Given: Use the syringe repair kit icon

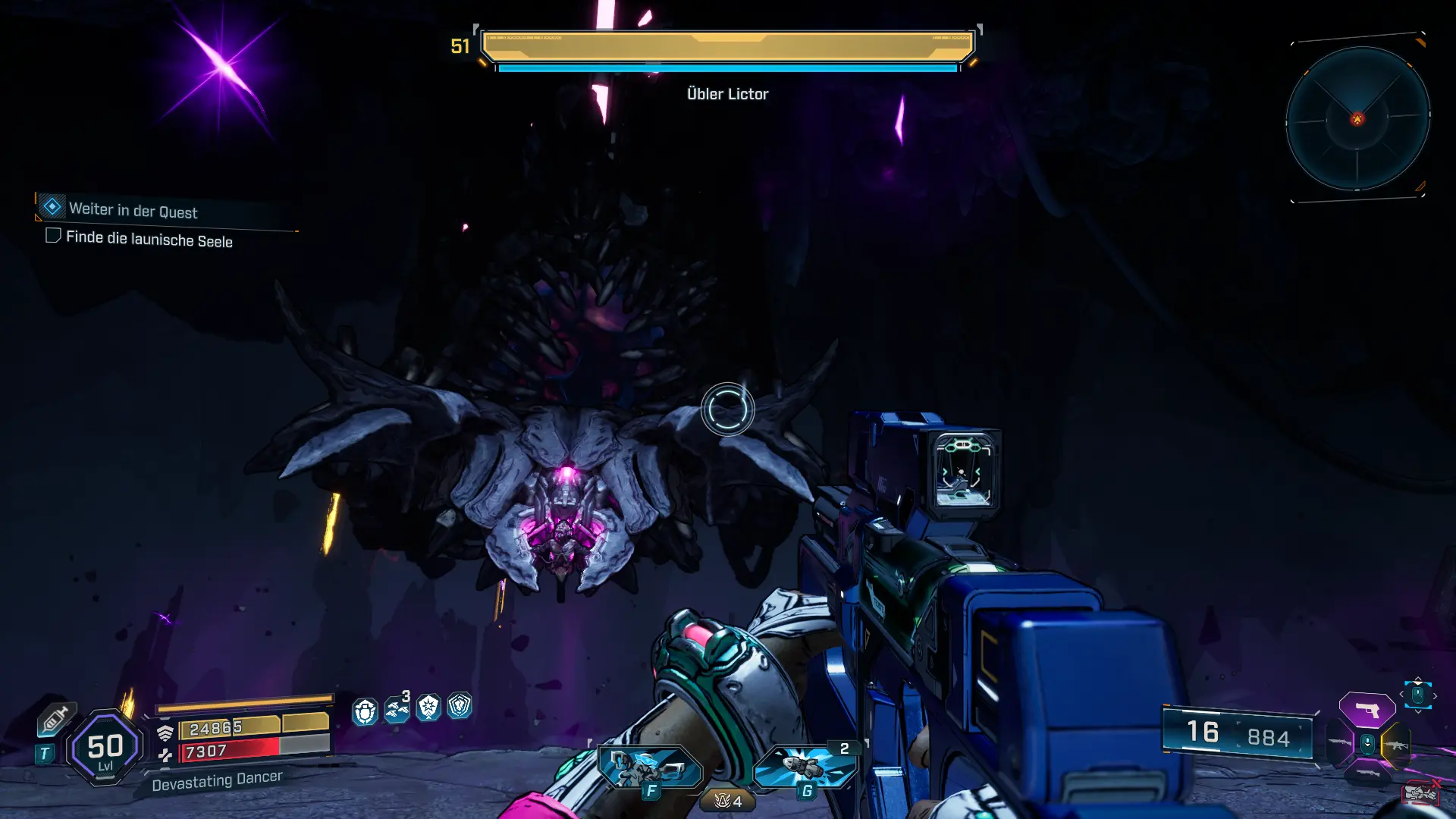Looking at the screenshot, I should (x=55, y=718).
